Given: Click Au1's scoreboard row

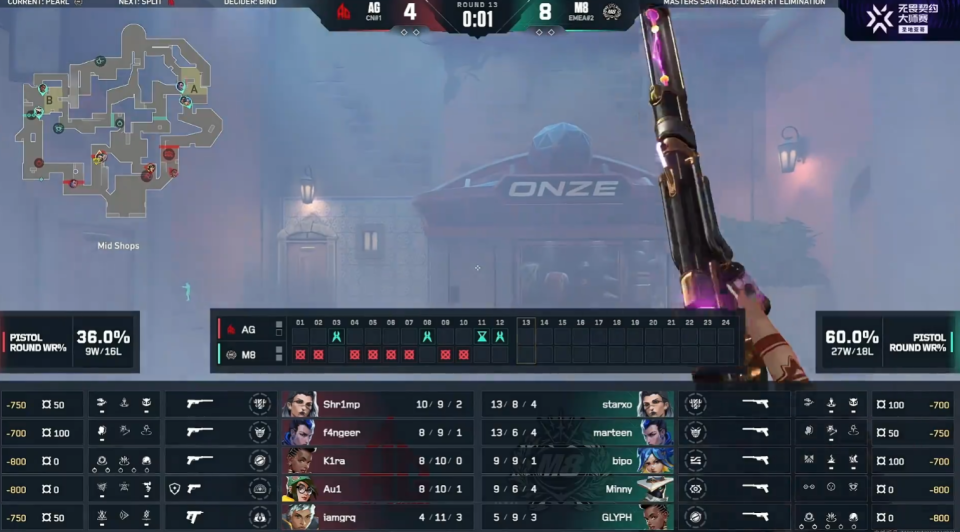Looking at the screenshot, I should (378, 489).
